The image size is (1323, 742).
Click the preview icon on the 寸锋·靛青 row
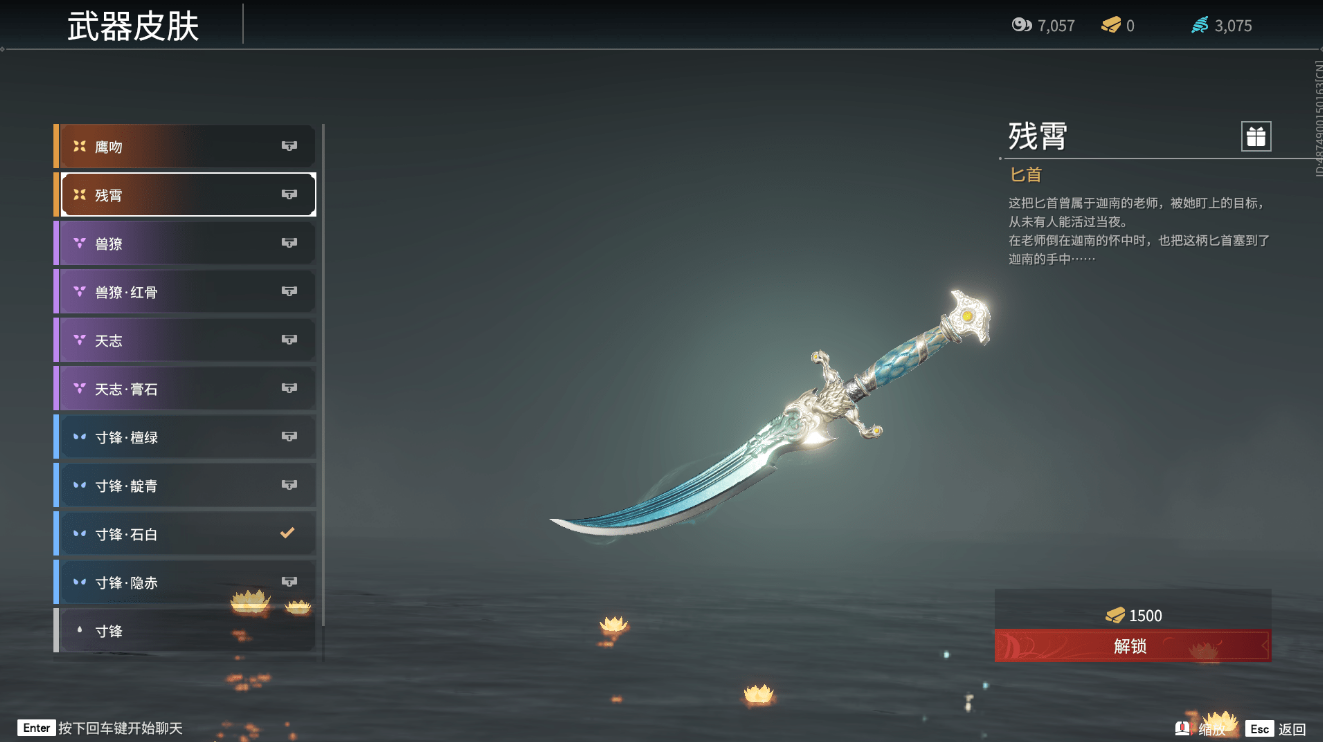click(x=289, y=485)
